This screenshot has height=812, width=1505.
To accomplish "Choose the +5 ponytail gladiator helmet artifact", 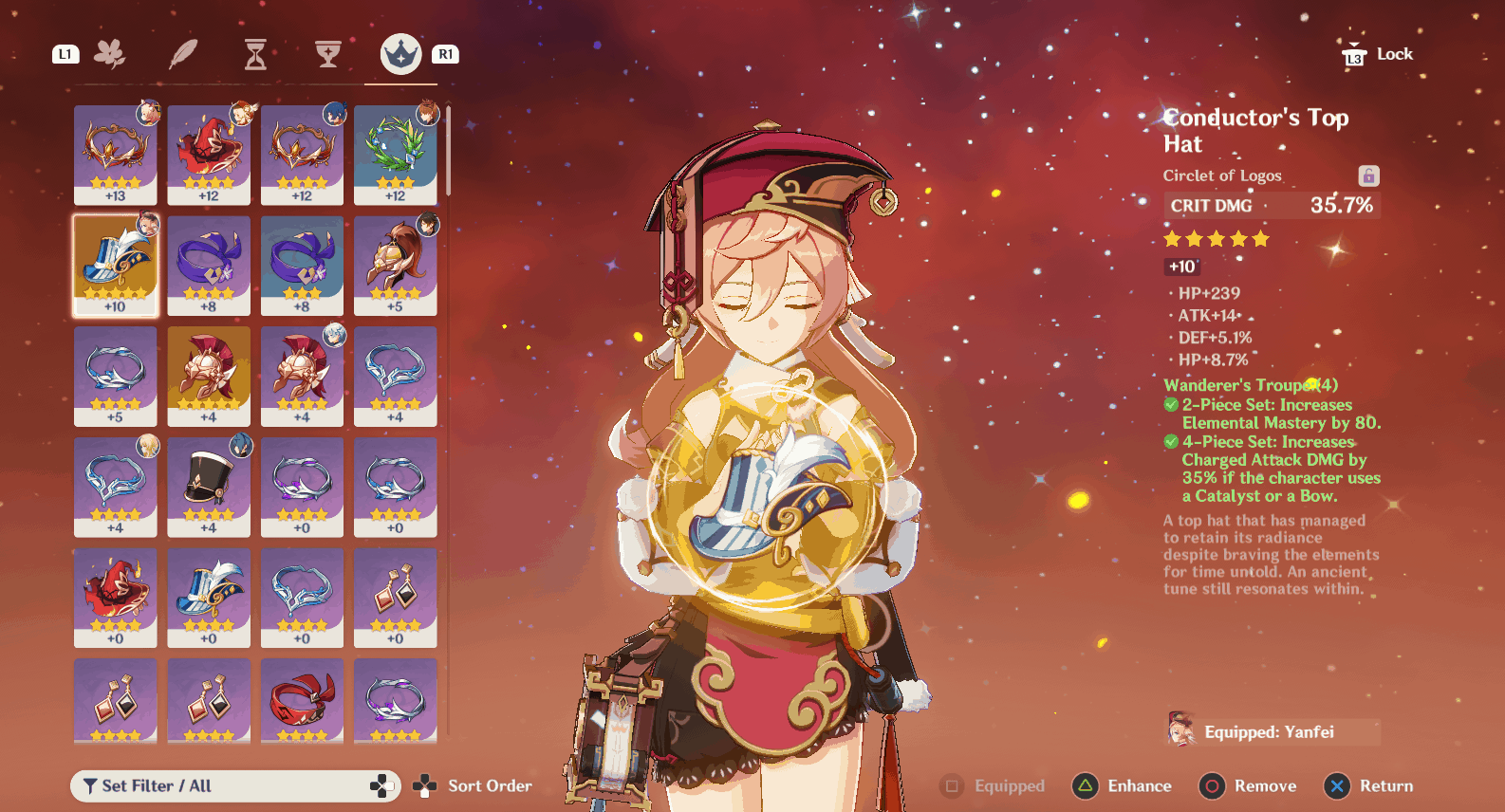I will pyautogui.click(x=396, y=265).
